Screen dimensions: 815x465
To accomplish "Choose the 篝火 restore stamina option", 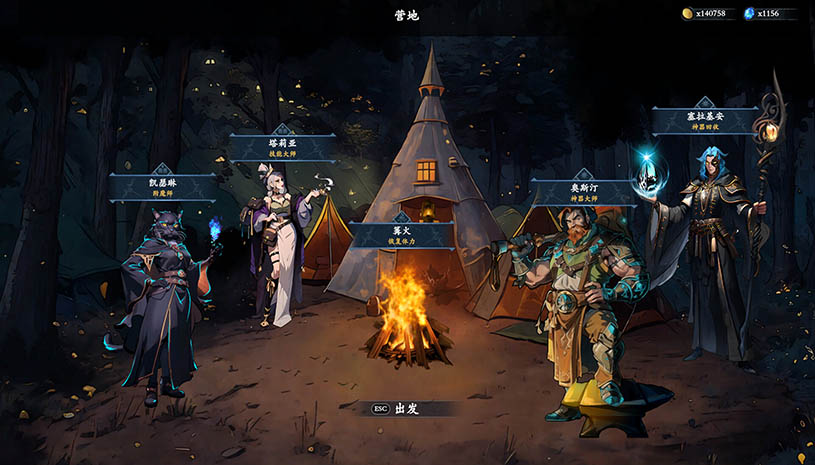I will [401, 236].
